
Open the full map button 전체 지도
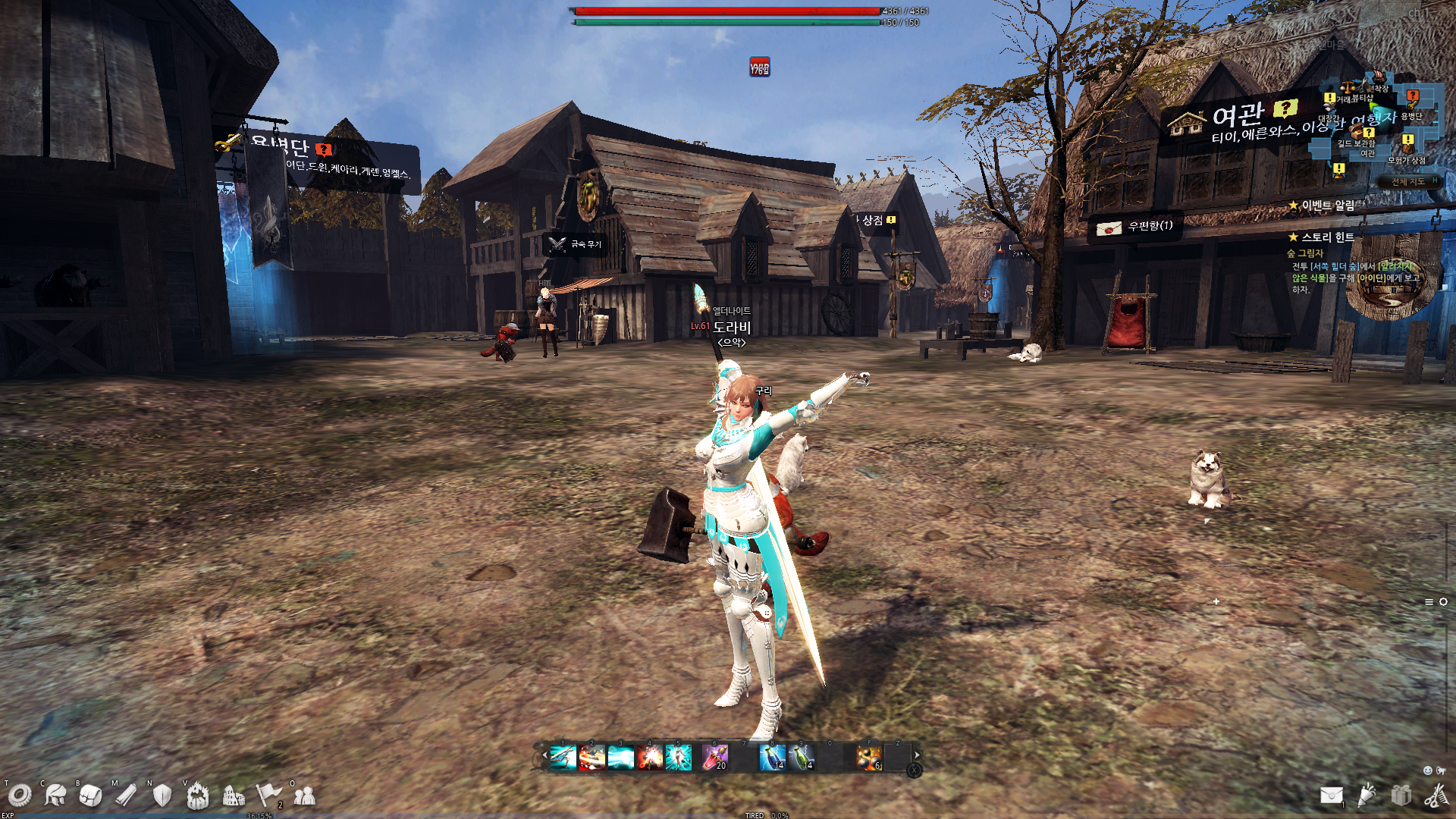1407,182
